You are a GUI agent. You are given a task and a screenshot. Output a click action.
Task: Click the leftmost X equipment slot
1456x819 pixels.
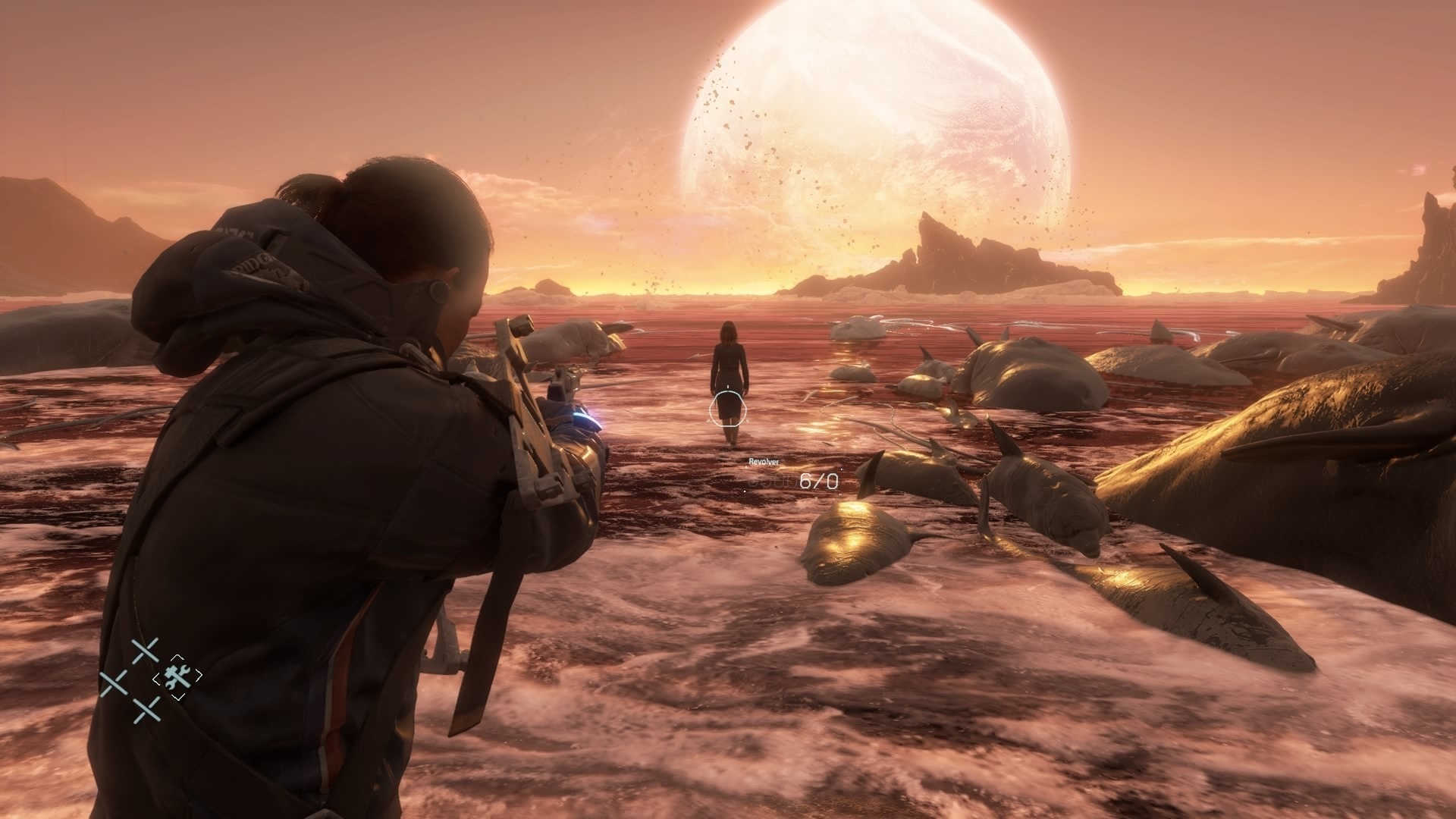(114, 682)
